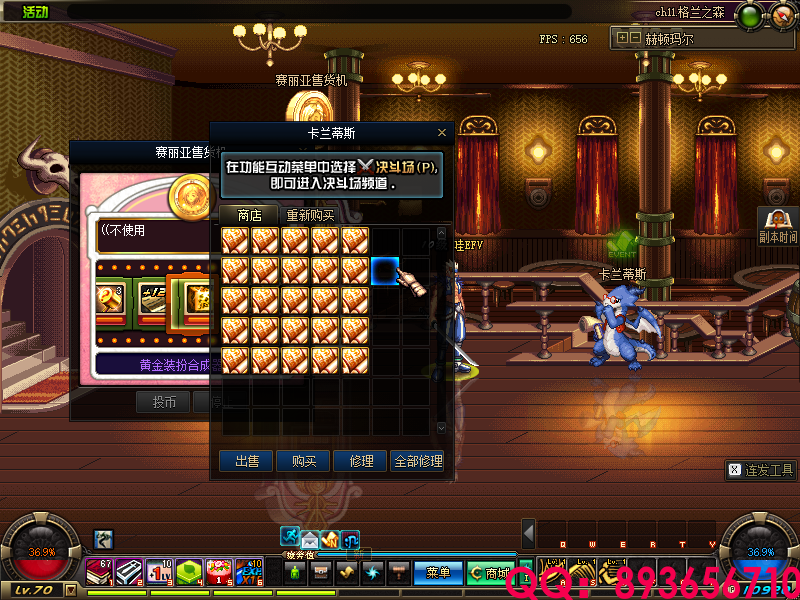800x600 pixels.
Task: Close the 卡兰蒂斯 shop window
Action: coord(442,132)
